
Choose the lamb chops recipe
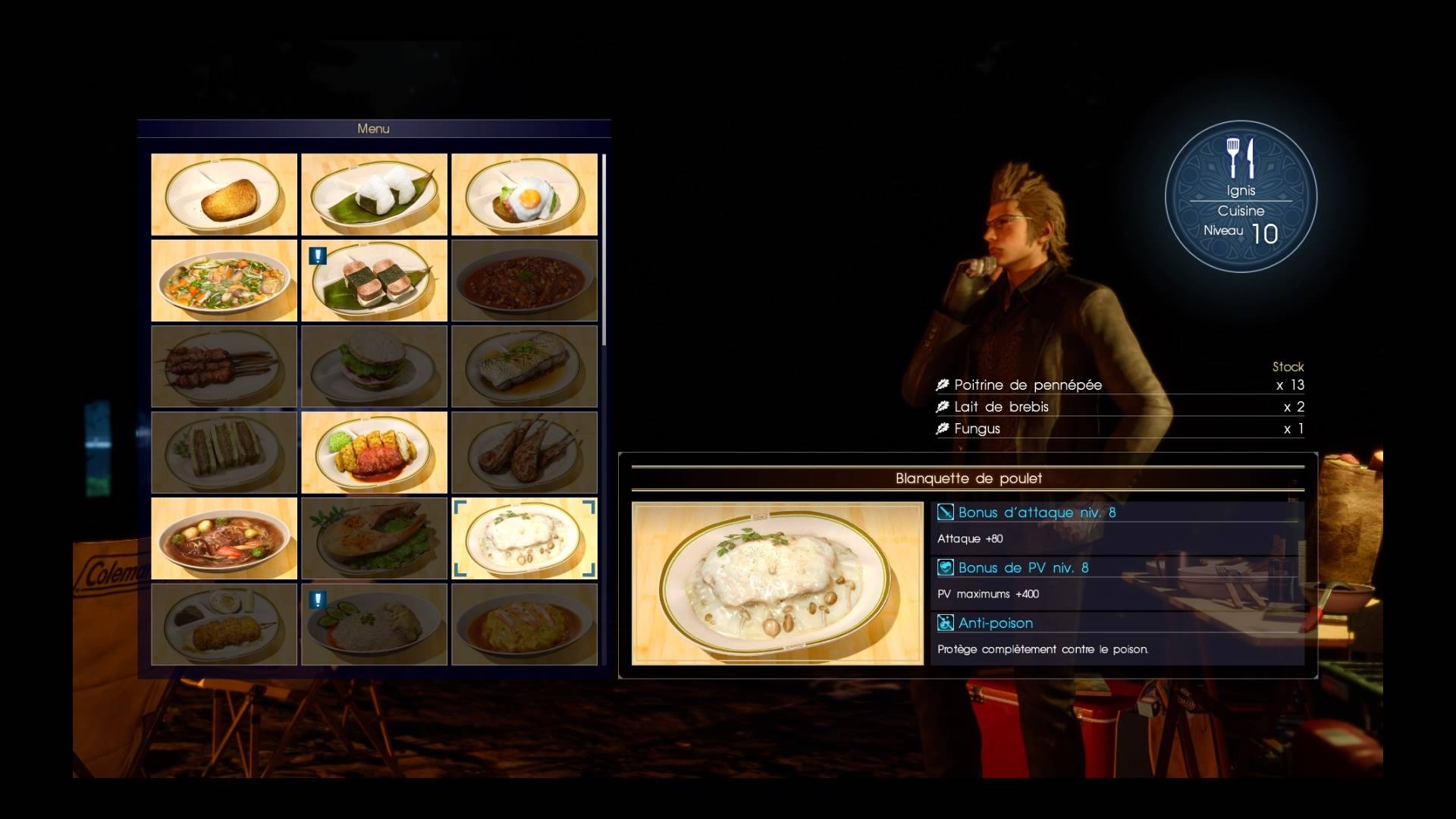tap(524, 453)
